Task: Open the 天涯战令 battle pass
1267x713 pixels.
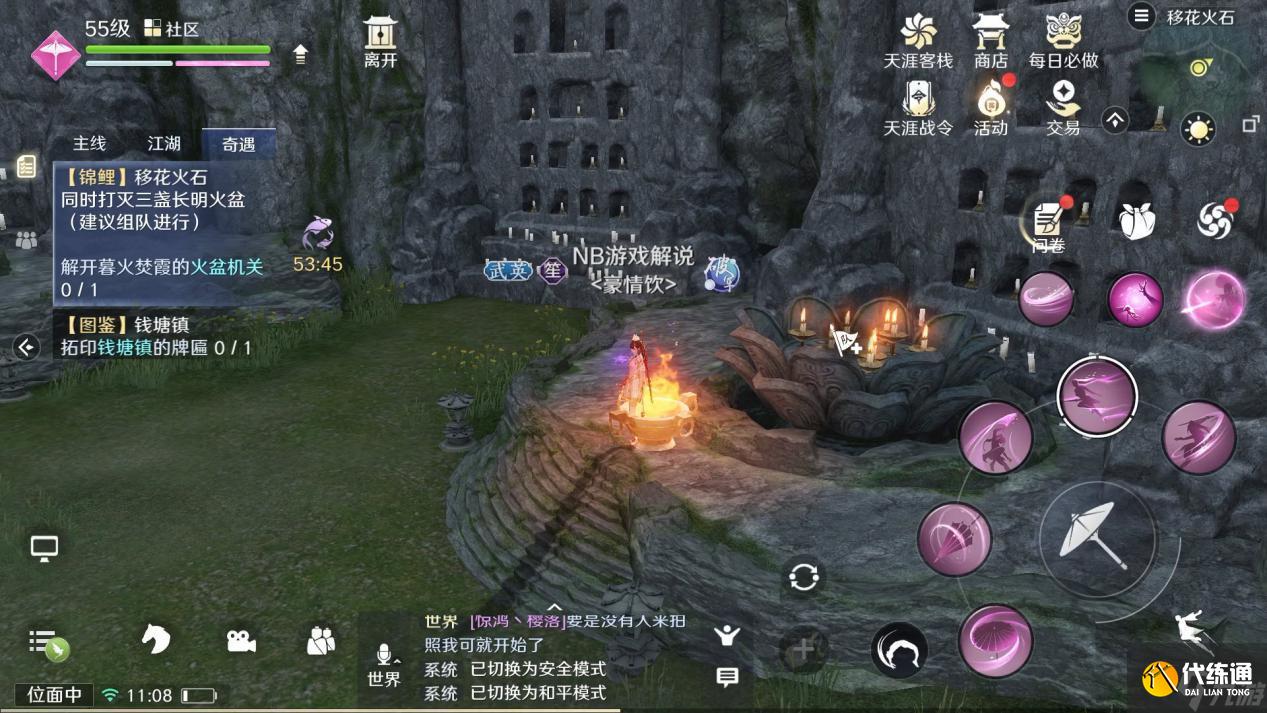Action: click(918, 108)
